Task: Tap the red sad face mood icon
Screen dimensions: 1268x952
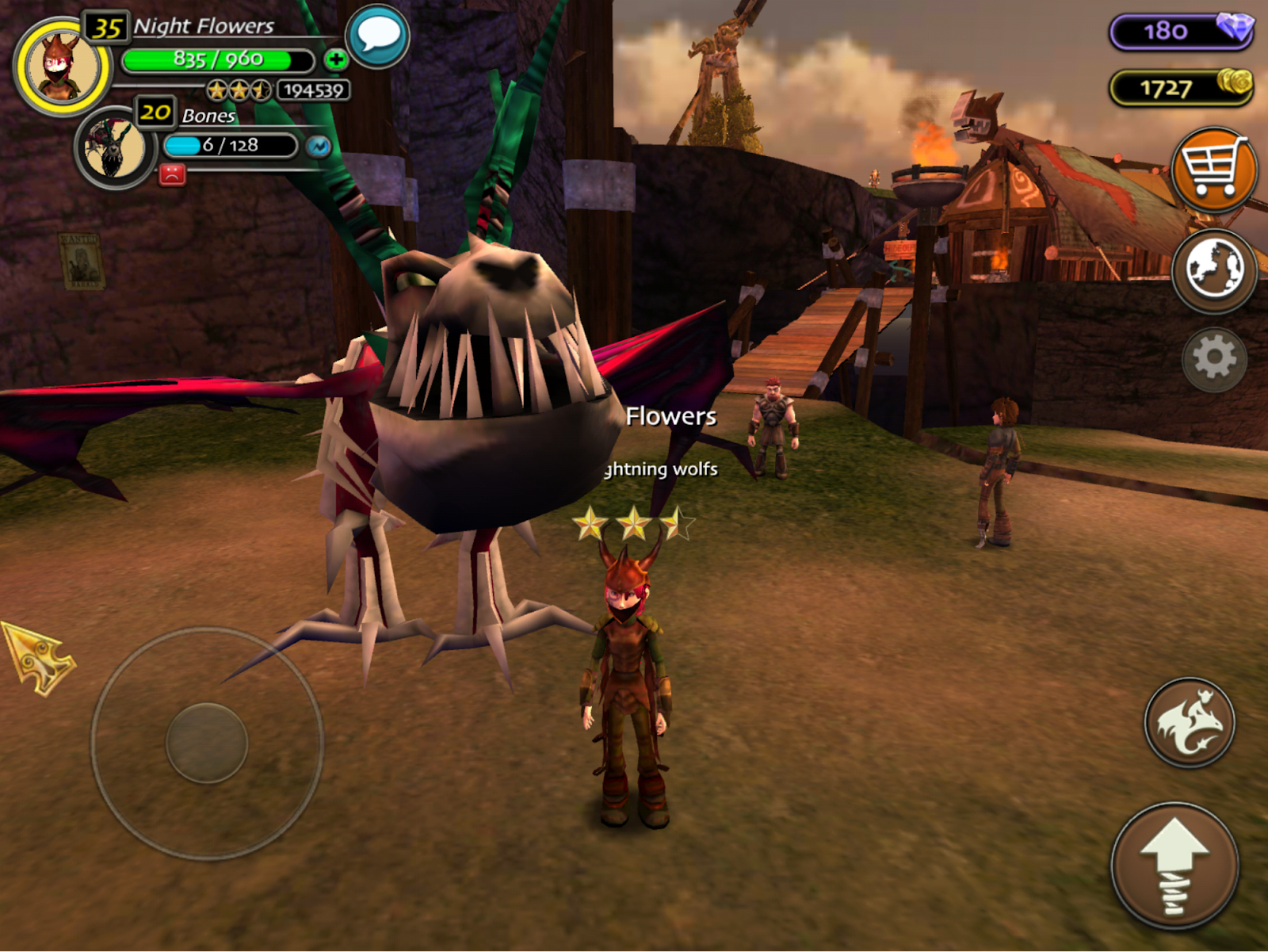Action: click(x=172, y=174)
